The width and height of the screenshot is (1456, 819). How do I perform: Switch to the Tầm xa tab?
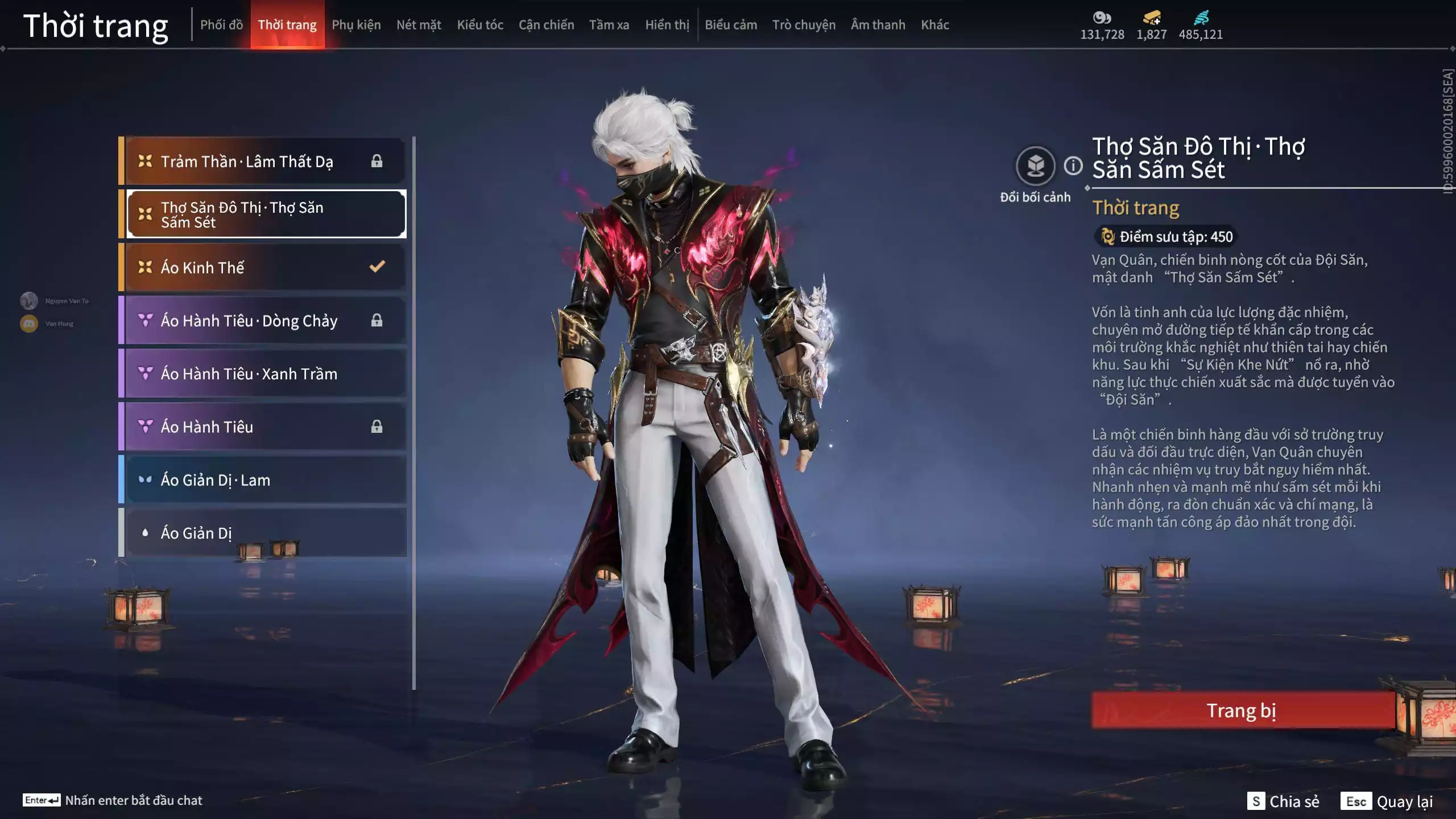point(609,25)
